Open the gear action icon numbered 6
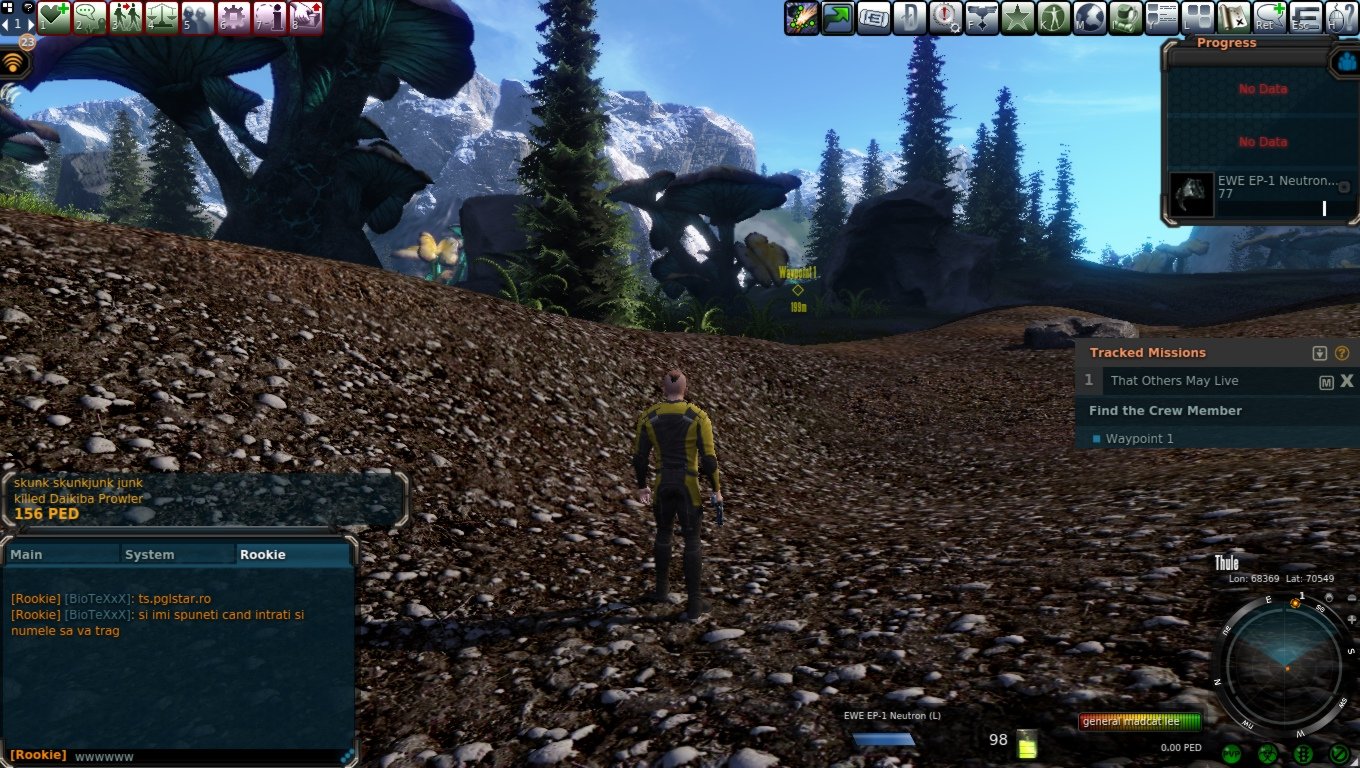 (x=233, y=17)
